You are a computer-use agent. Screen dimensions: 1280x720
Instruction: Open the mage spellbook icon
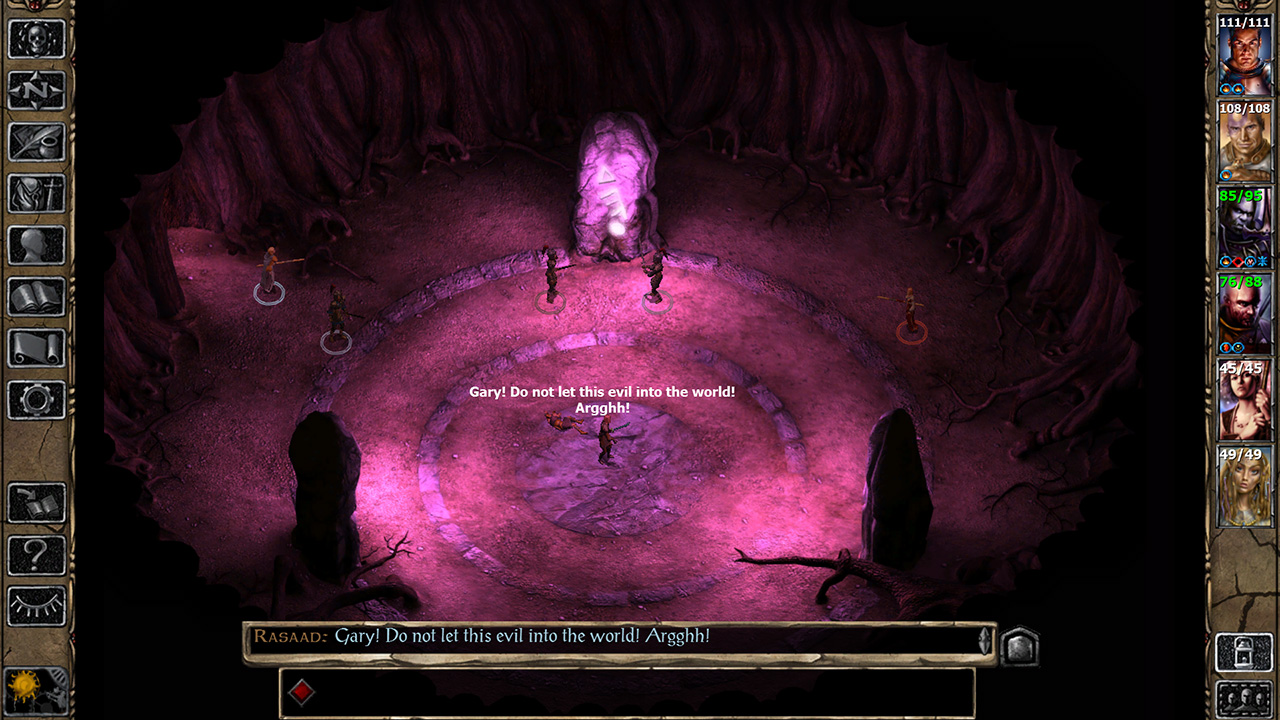(37, 296)
